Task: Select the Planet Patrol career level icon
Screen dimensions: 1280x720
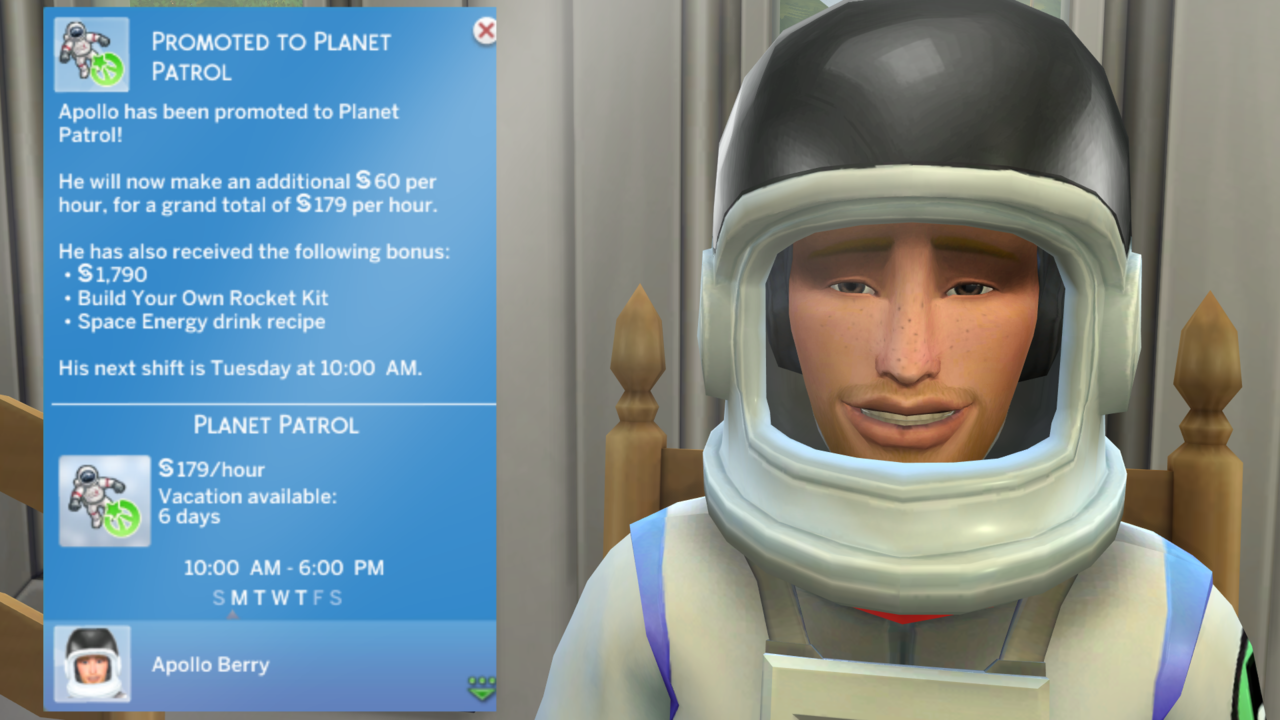Action: (105, 501)
